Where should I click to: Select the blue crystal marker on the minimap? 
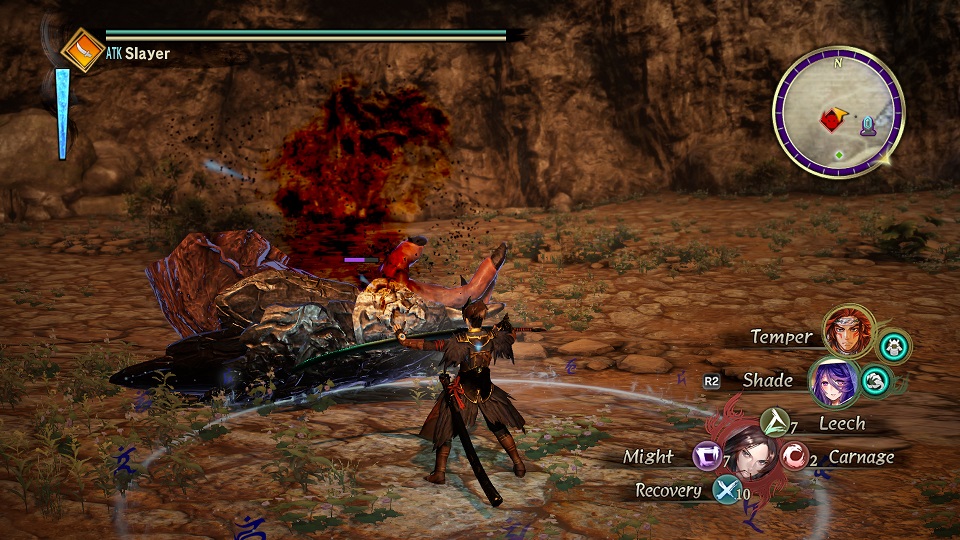coord(869,126)
